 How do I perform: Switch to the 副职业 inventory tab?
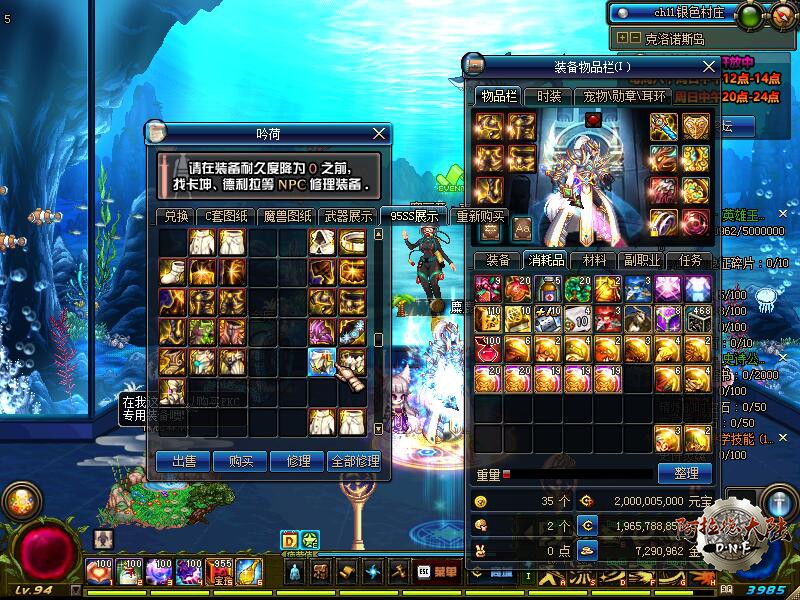click(641, 260)
